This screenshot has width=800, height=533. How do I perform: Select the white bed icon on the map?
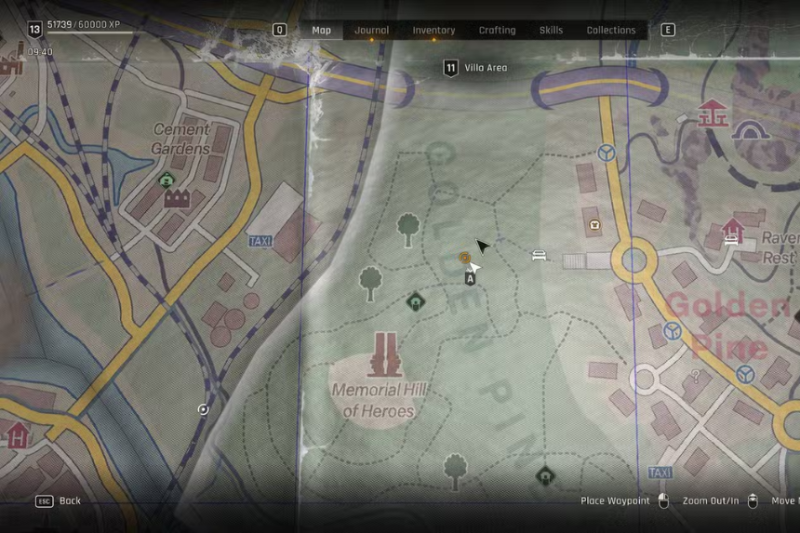539,255
